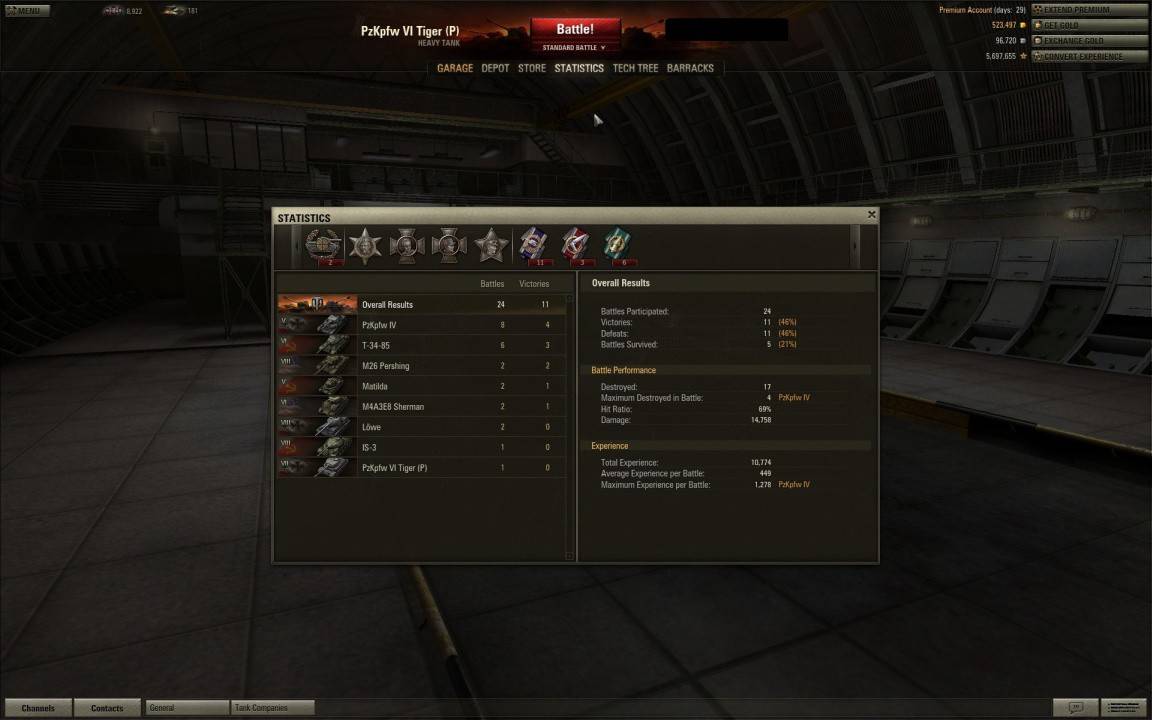Click the red Battle! button

point(575,29)
